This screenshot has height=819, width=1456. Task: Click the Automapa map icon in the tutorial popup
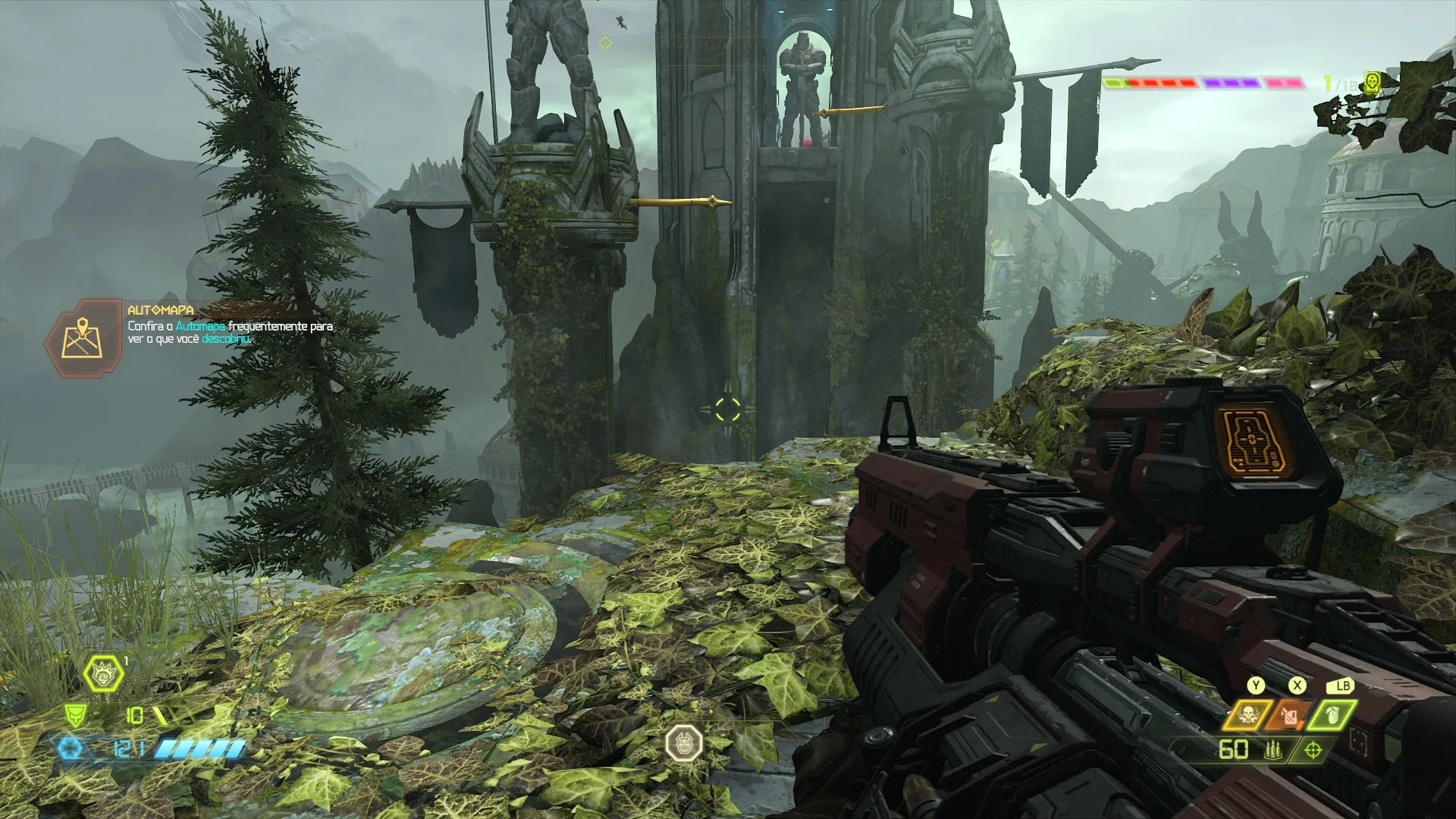point(83,336)
